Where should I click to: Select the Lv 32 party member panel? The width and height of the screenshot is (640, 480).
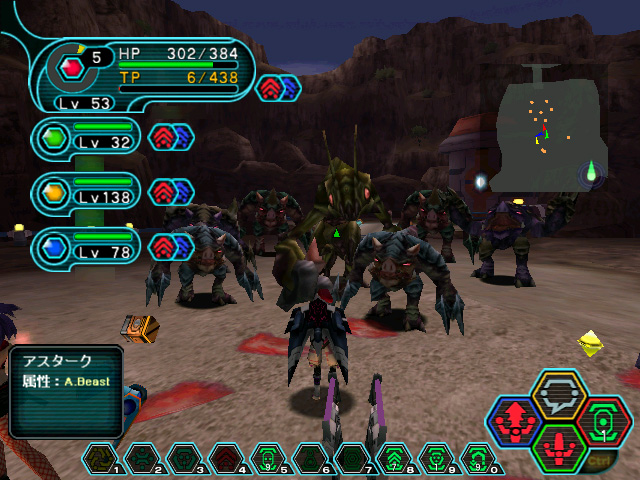(88, 136)
